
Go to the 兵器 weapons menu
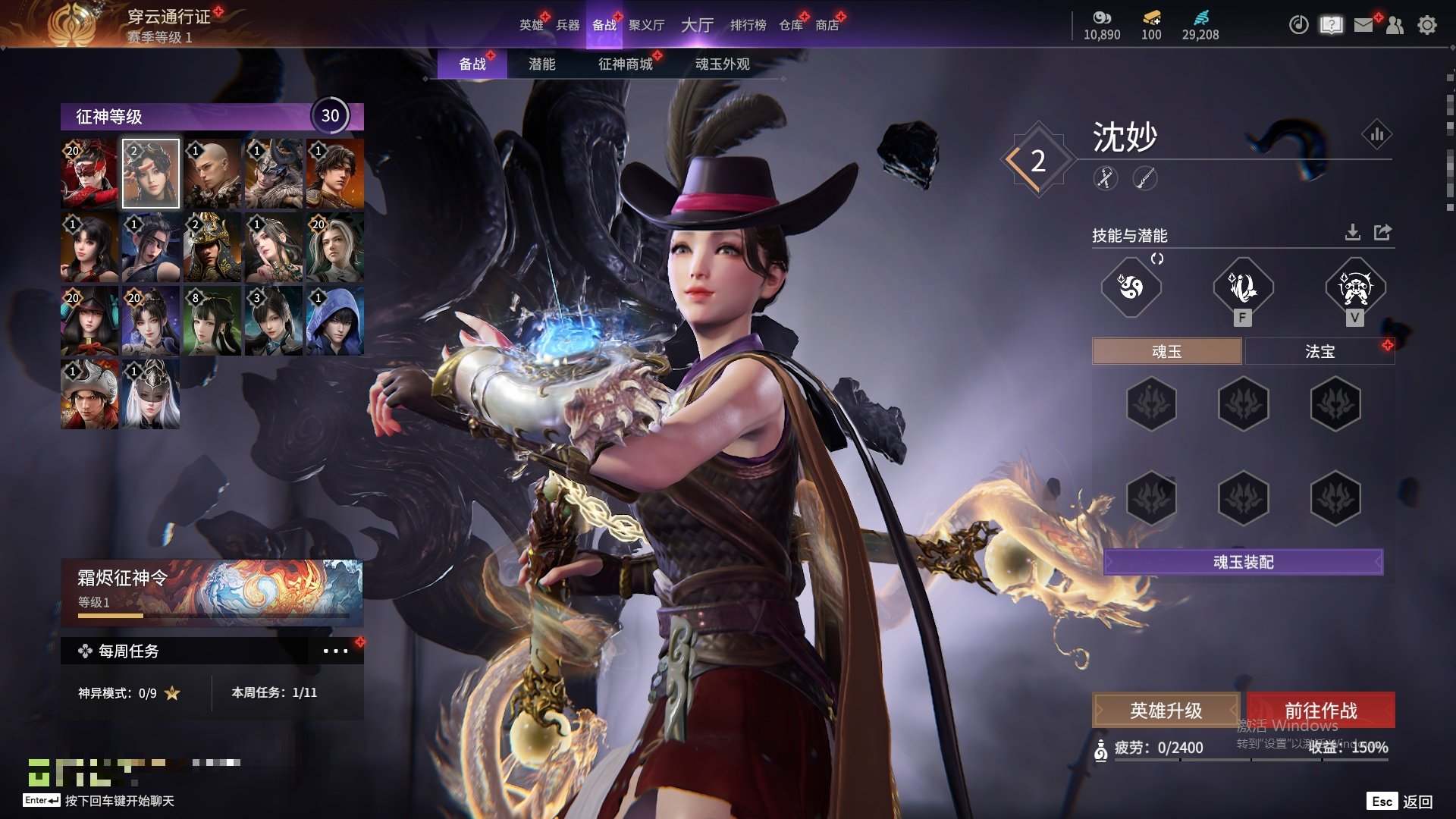click(x=567, y=25)
